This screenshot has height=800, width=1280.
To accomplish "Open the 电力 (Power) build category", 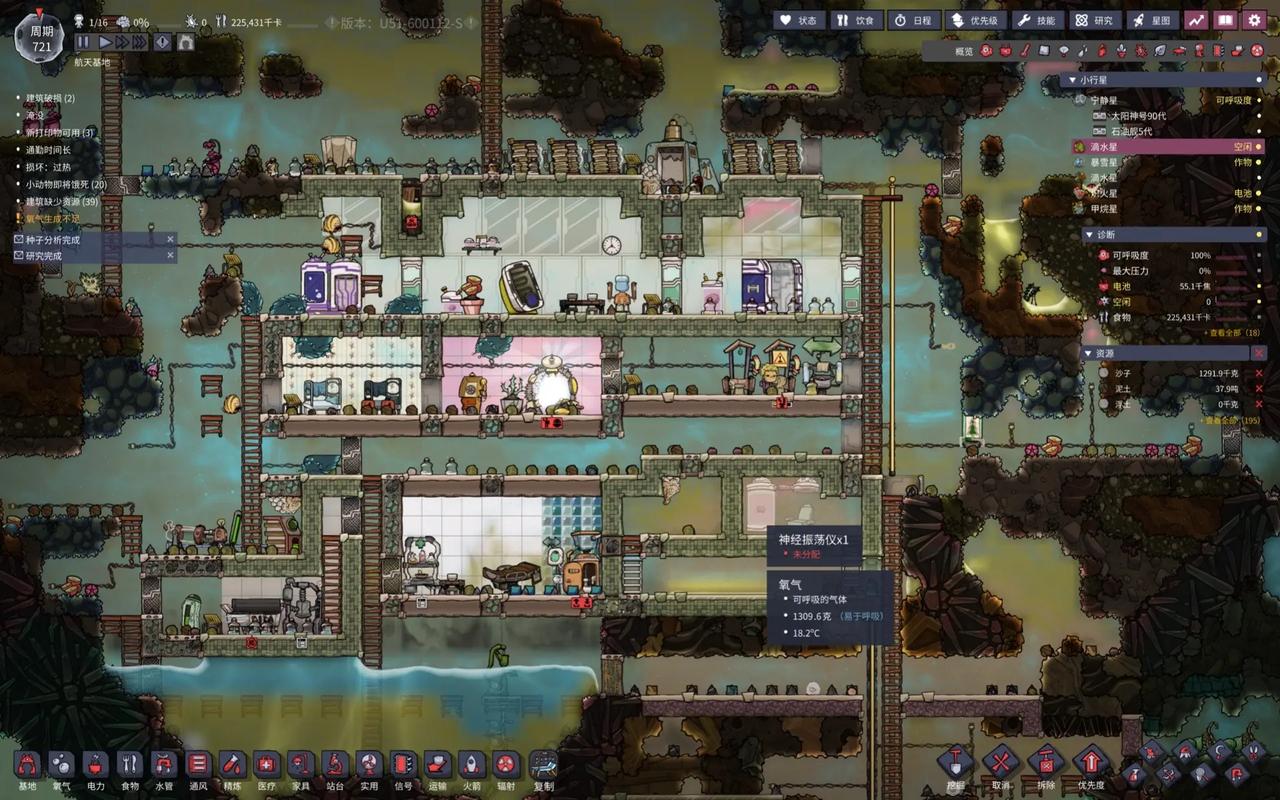I will [x=95, y=767].
